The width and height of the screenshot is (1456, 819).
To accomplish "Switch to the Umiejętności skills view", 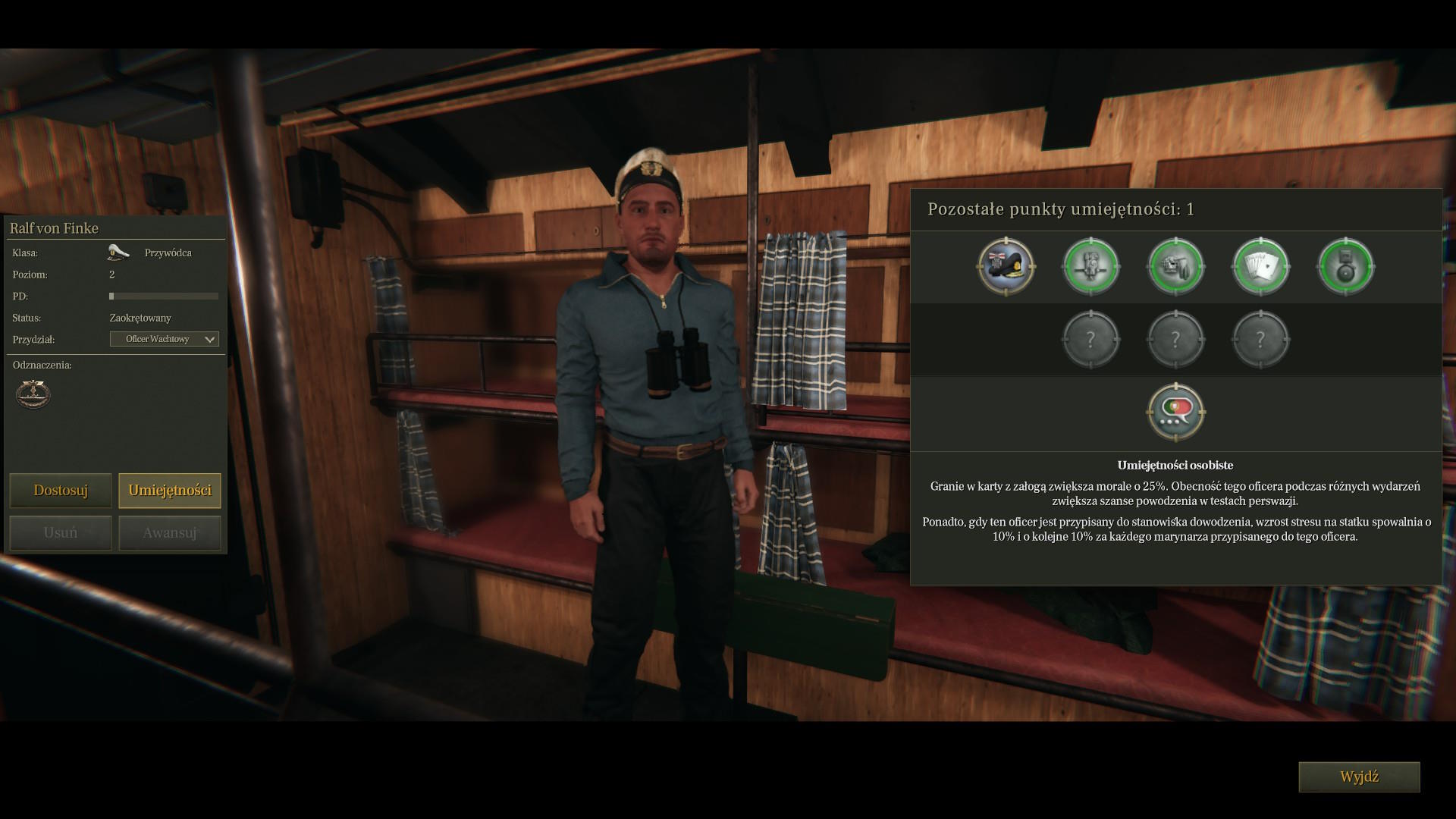I will pyautogui.click(x=170, y=491).
